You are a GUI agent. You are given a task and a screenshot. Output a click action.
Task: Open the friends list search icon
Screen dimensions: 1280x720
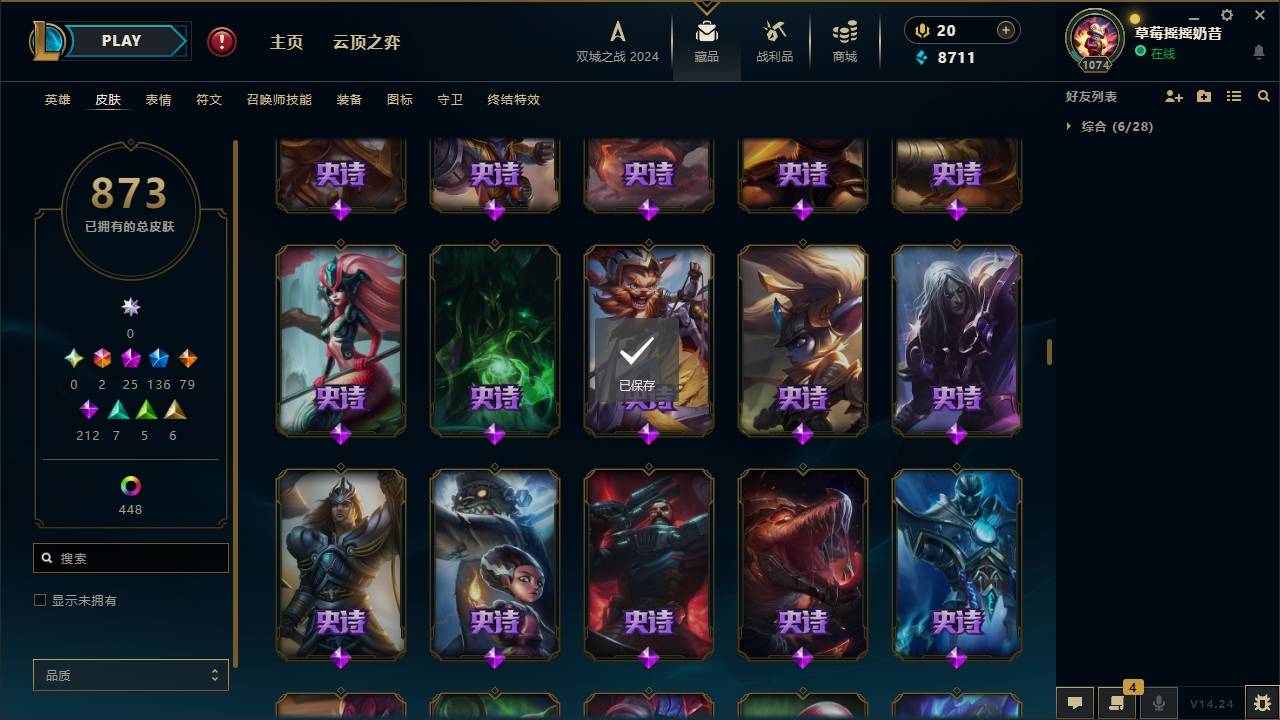tap(1264, 96)
